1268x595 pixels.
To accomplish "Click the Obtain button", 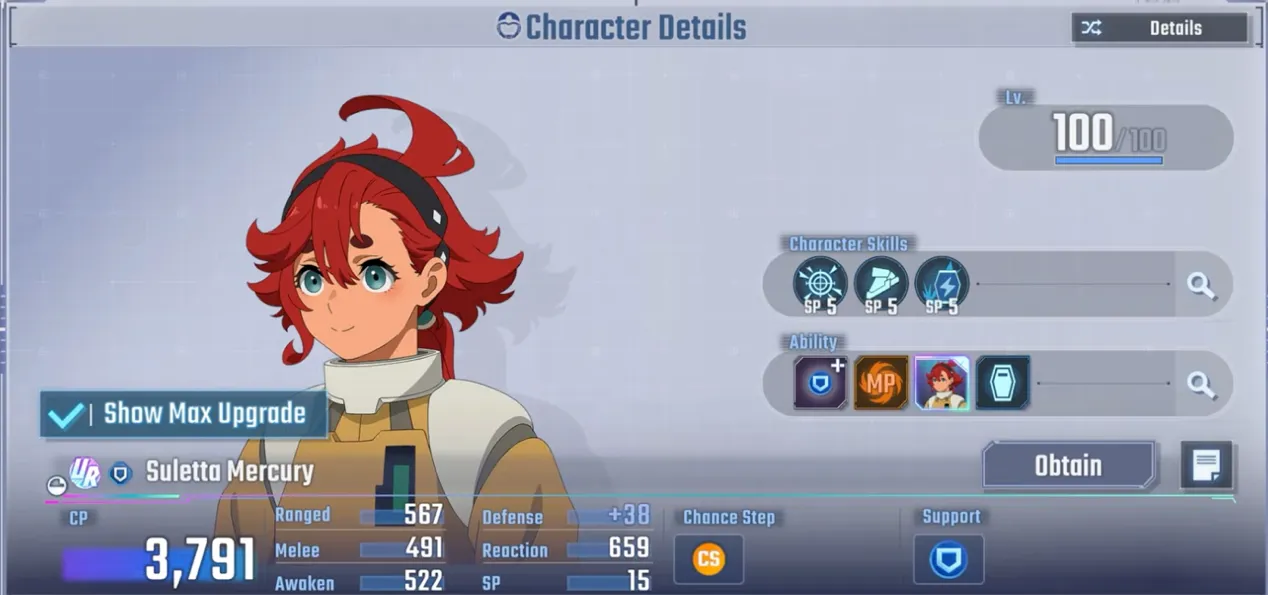I will 1068,466.
